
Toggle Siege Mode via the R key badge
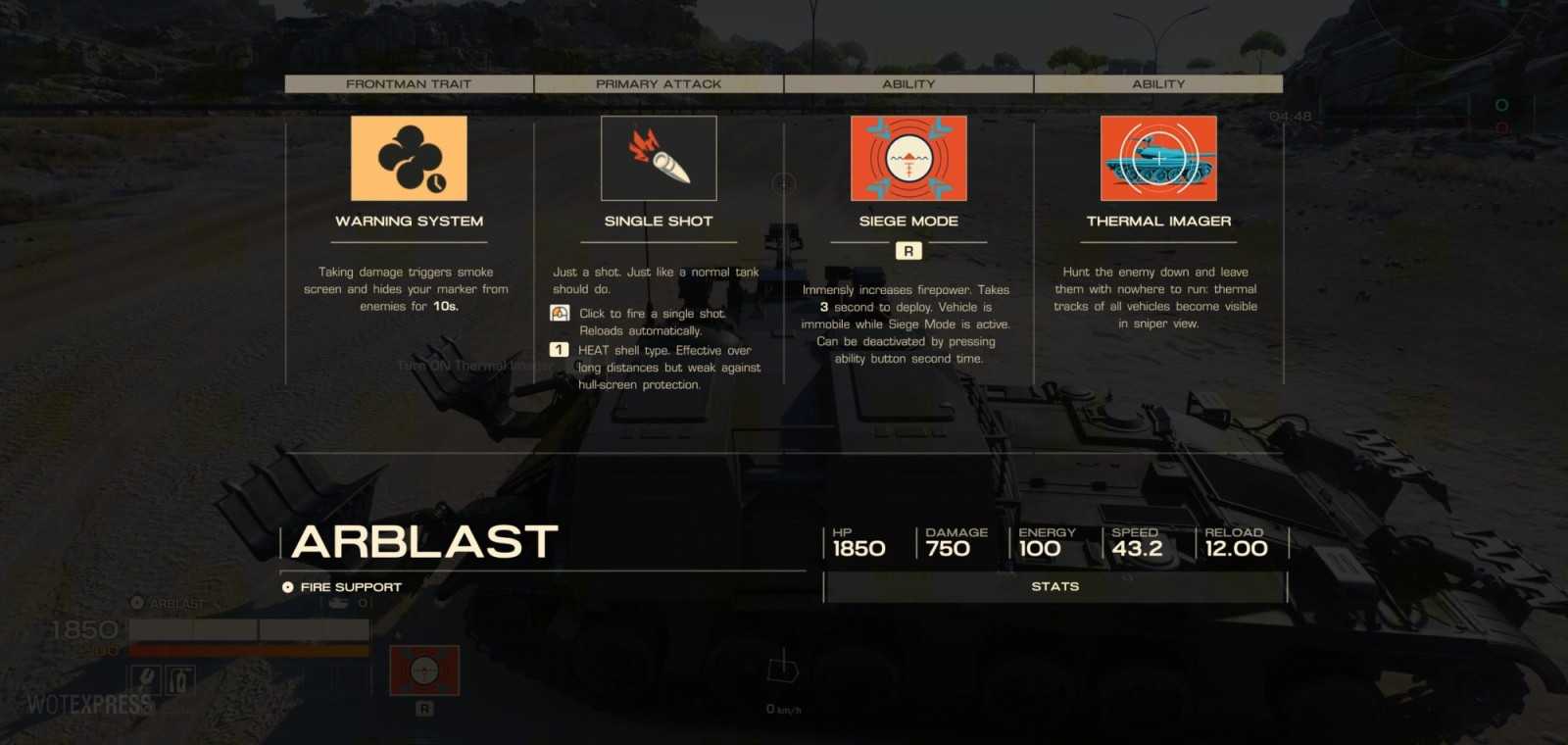pos(908,250)
